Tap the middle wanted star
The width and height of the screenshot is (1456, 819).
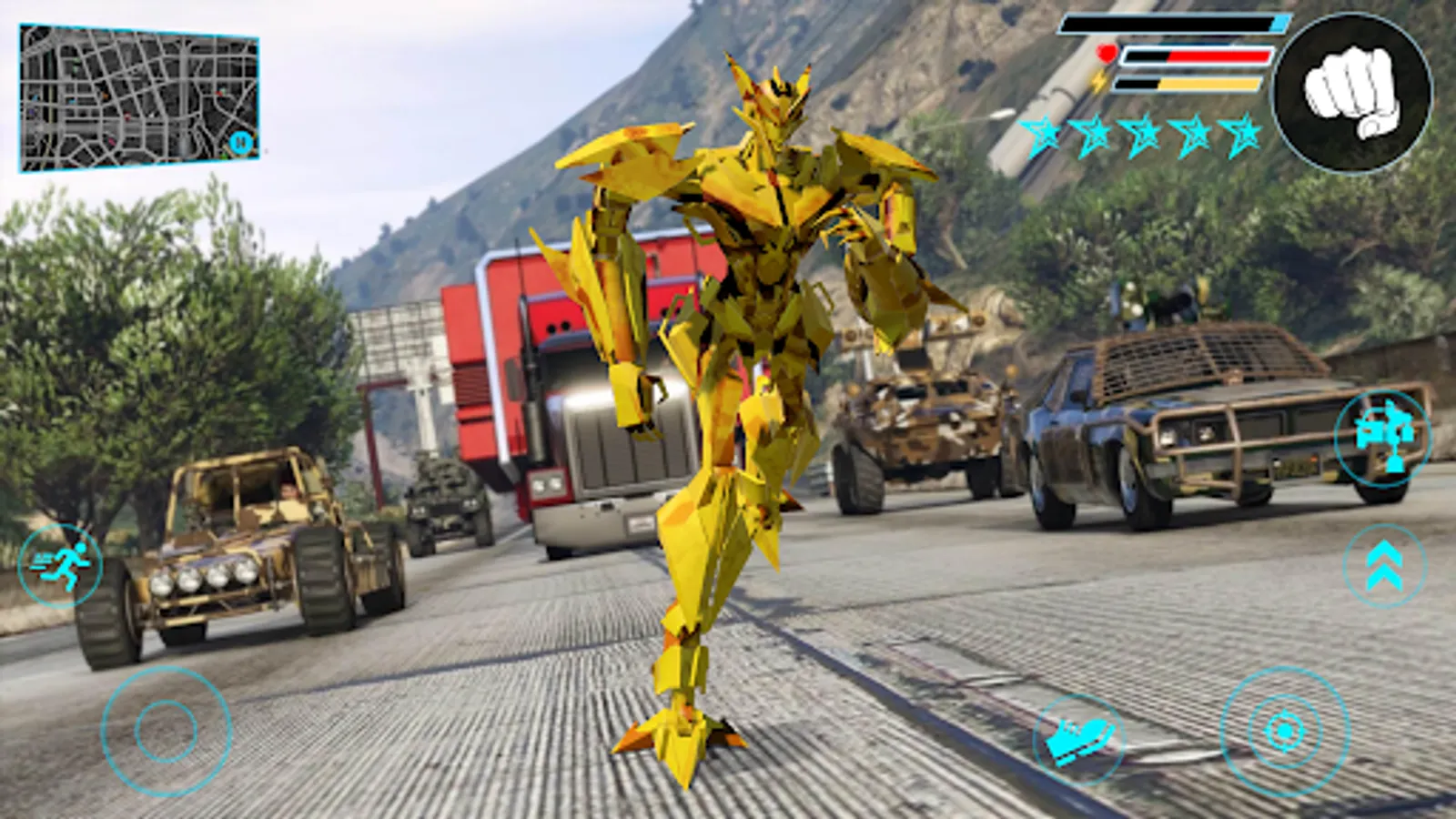[x=1143, y=135]
